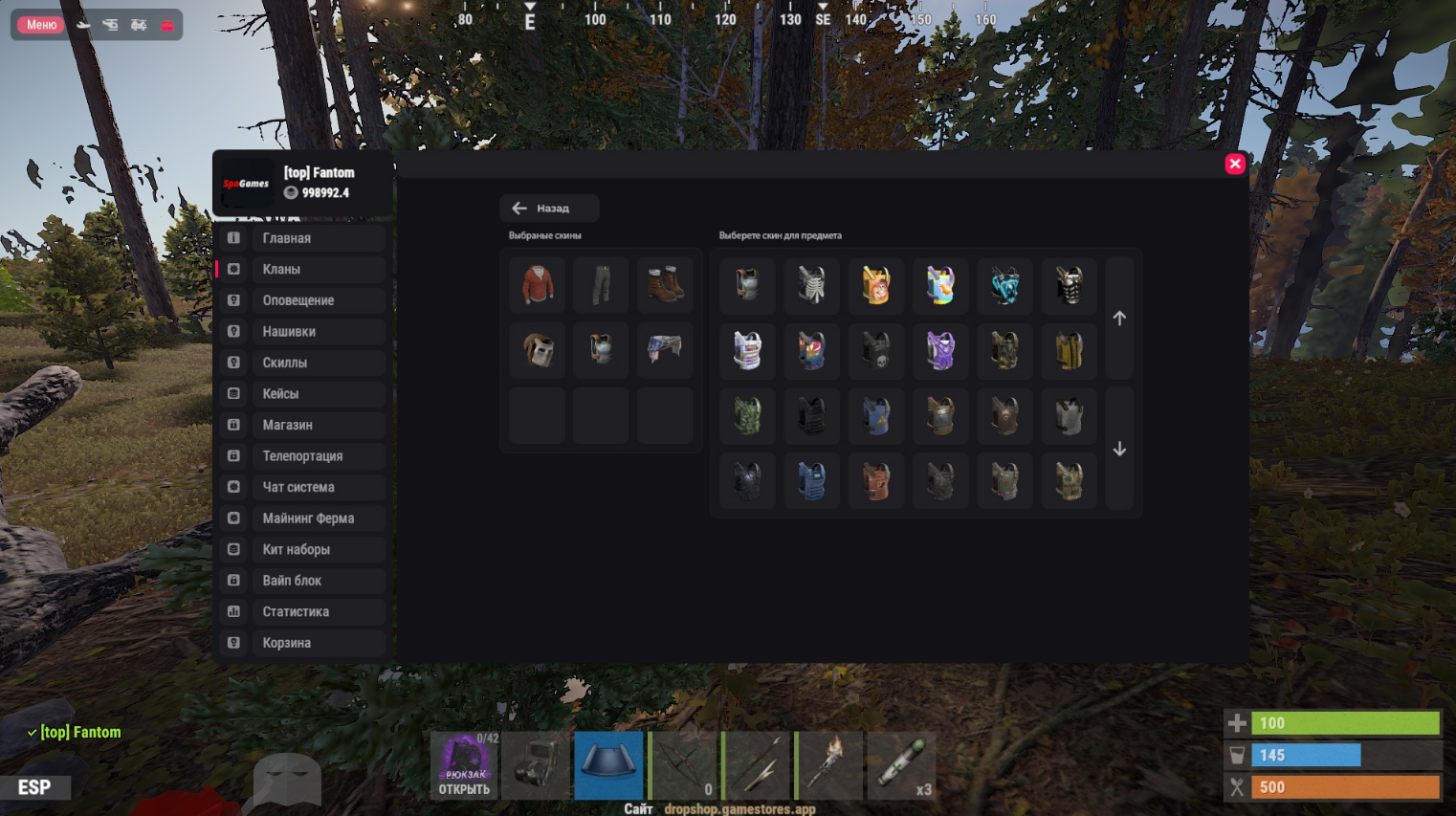Click the down arrow in the skin list
This screenshot has height=816, width=1456.
point(1119,449)
